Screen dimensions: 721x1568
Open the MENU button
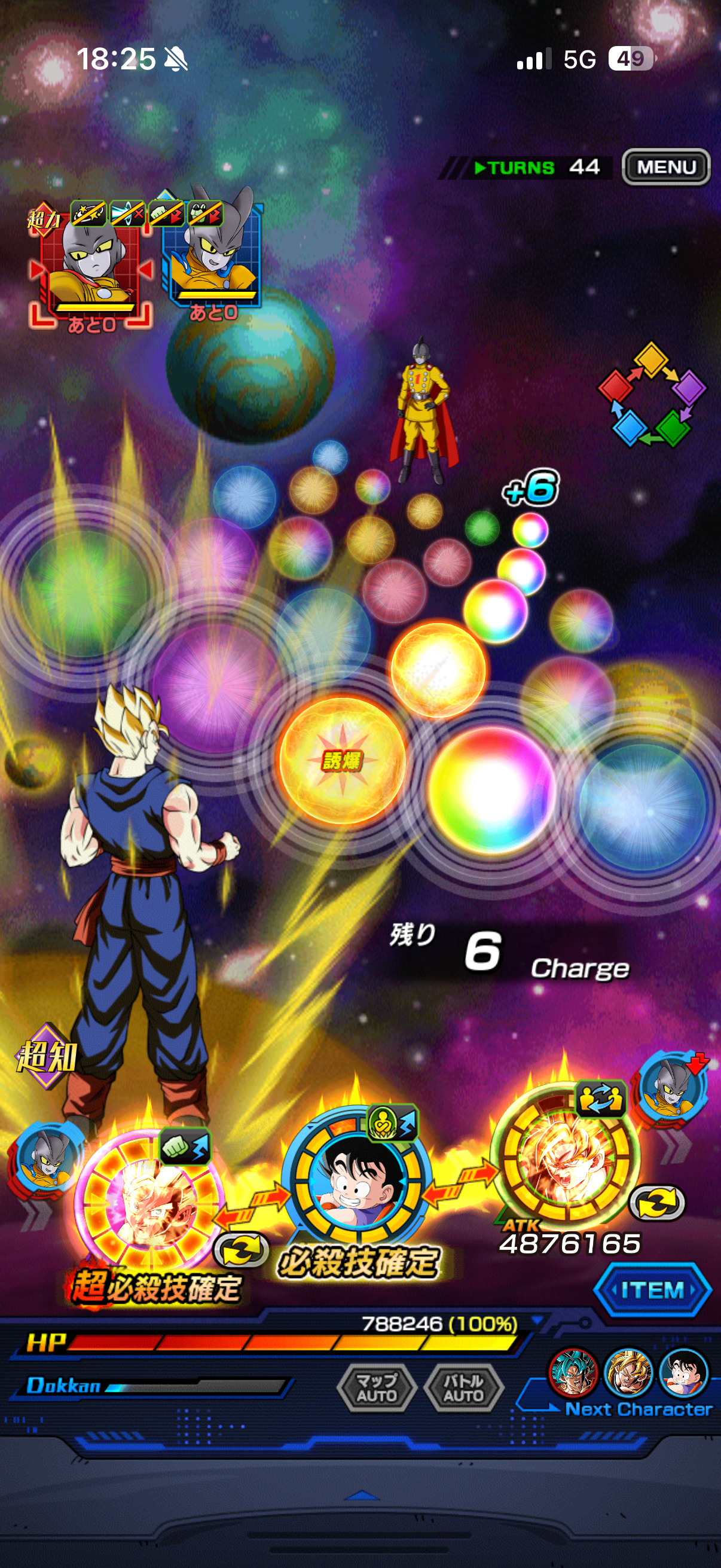click(665, 167)
